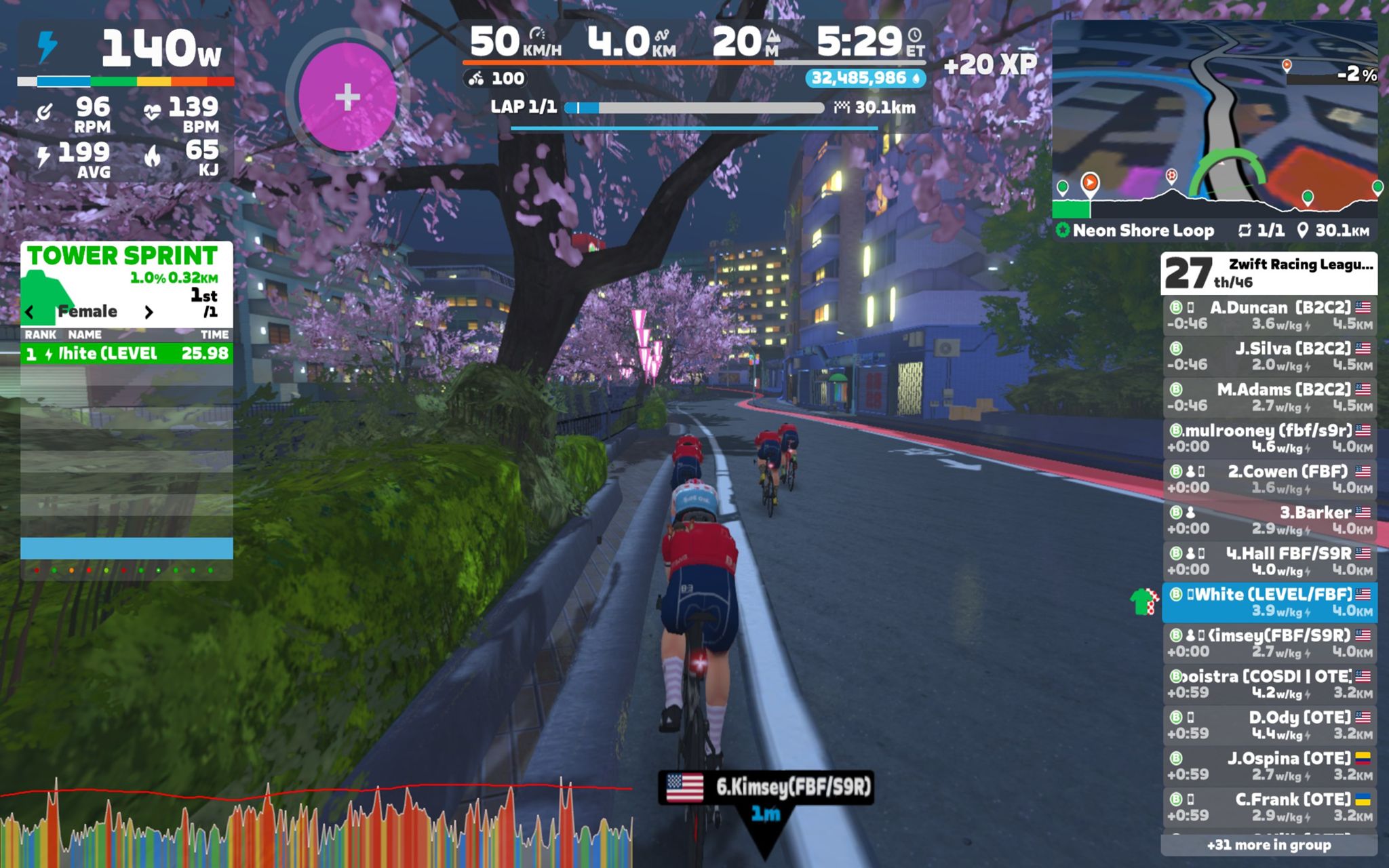
Task: Click the power graph at the bottom
Action: [315, 824]
